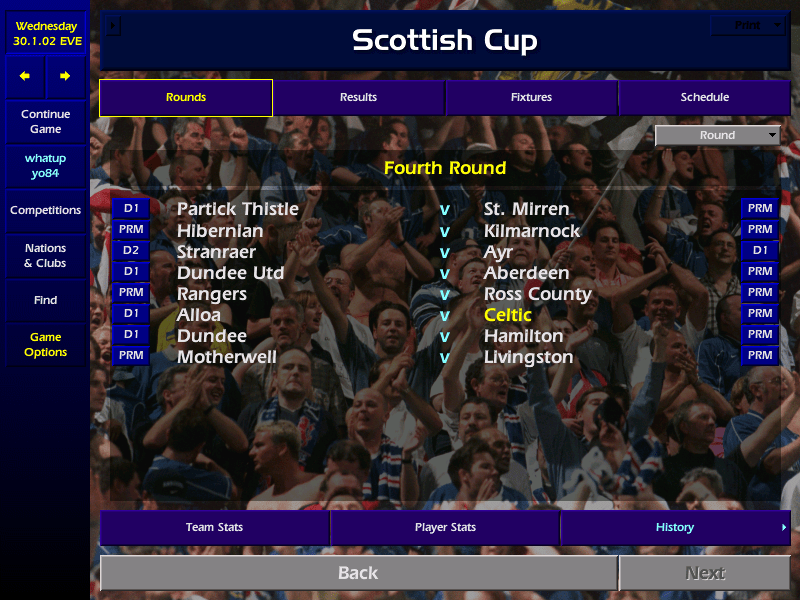Viewport: 800px width, 600px height.
Task: Open the Competitions menu
Action: (x=45, y=211)
